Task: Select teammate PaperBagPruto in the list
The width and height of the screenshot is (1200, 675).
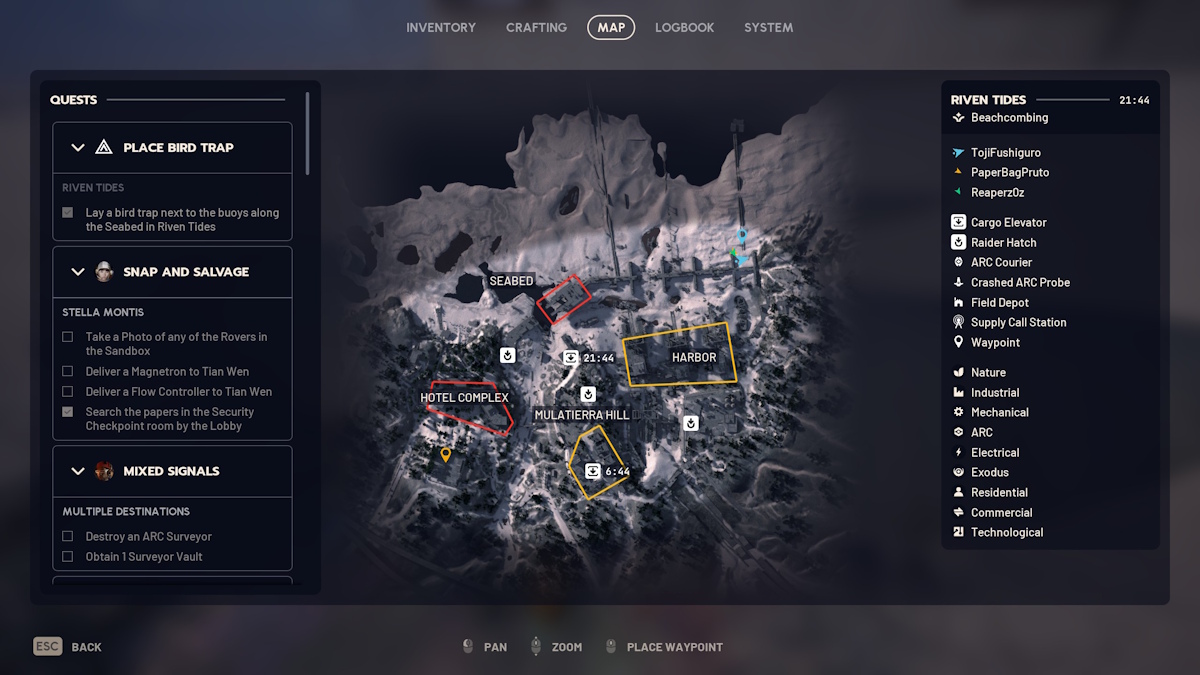Action: tap(1010, 172)
